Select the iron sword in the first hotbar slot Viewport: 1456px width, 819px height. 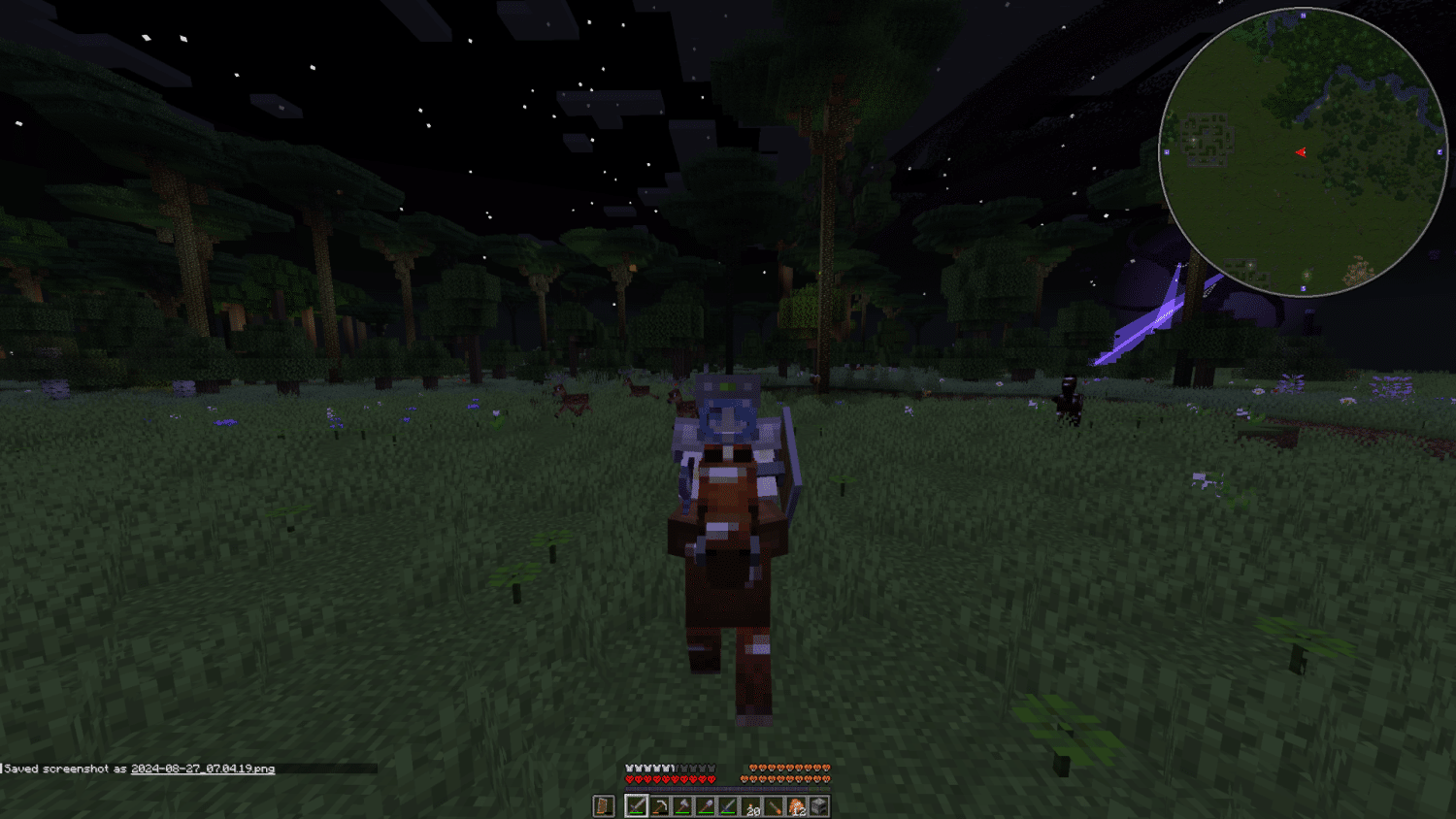coord(637,805)
